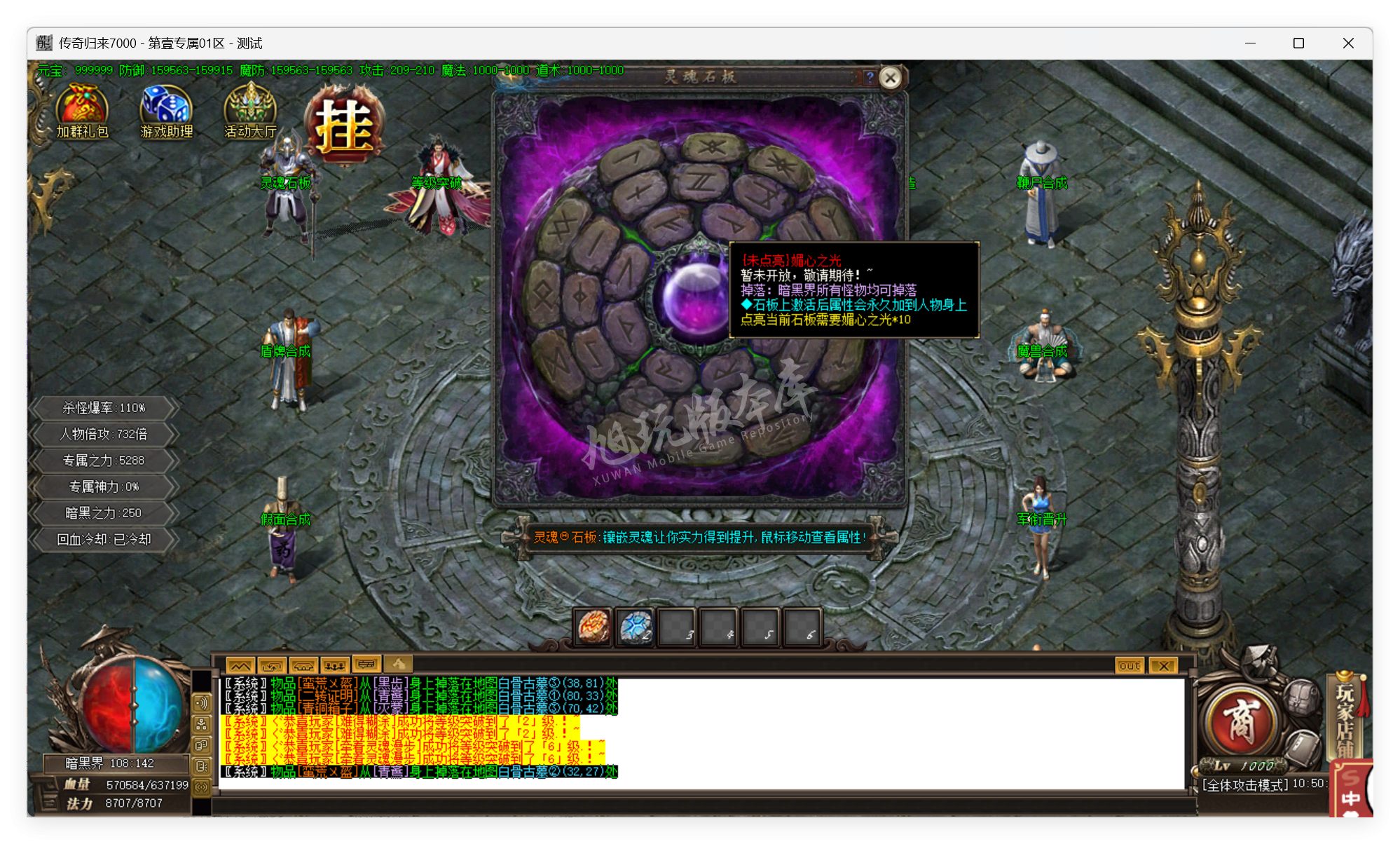Click the 暗黑之力 250 panel button
The image size is (1400, 844).
[x=102, y=512]
